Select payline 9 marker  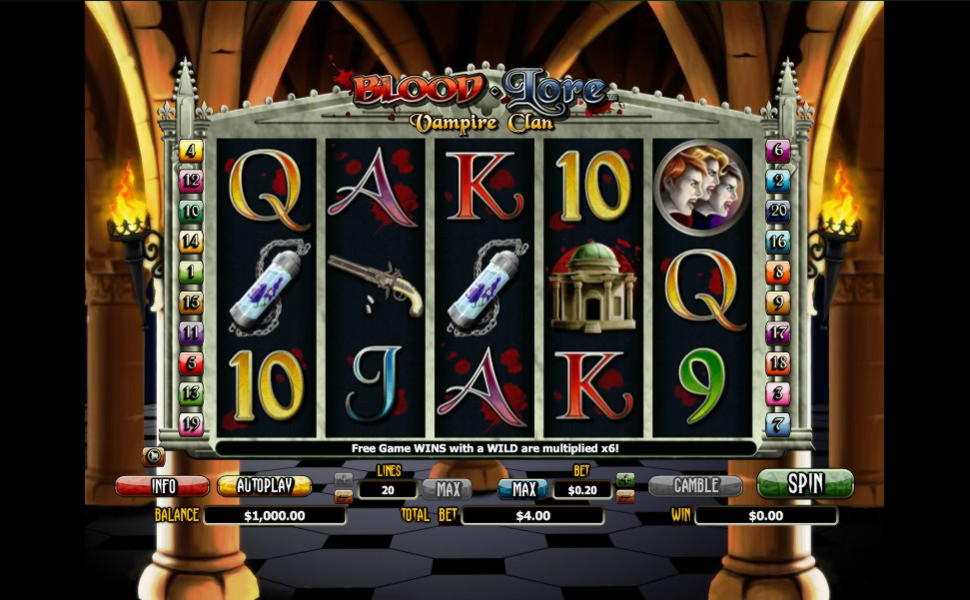778,303
